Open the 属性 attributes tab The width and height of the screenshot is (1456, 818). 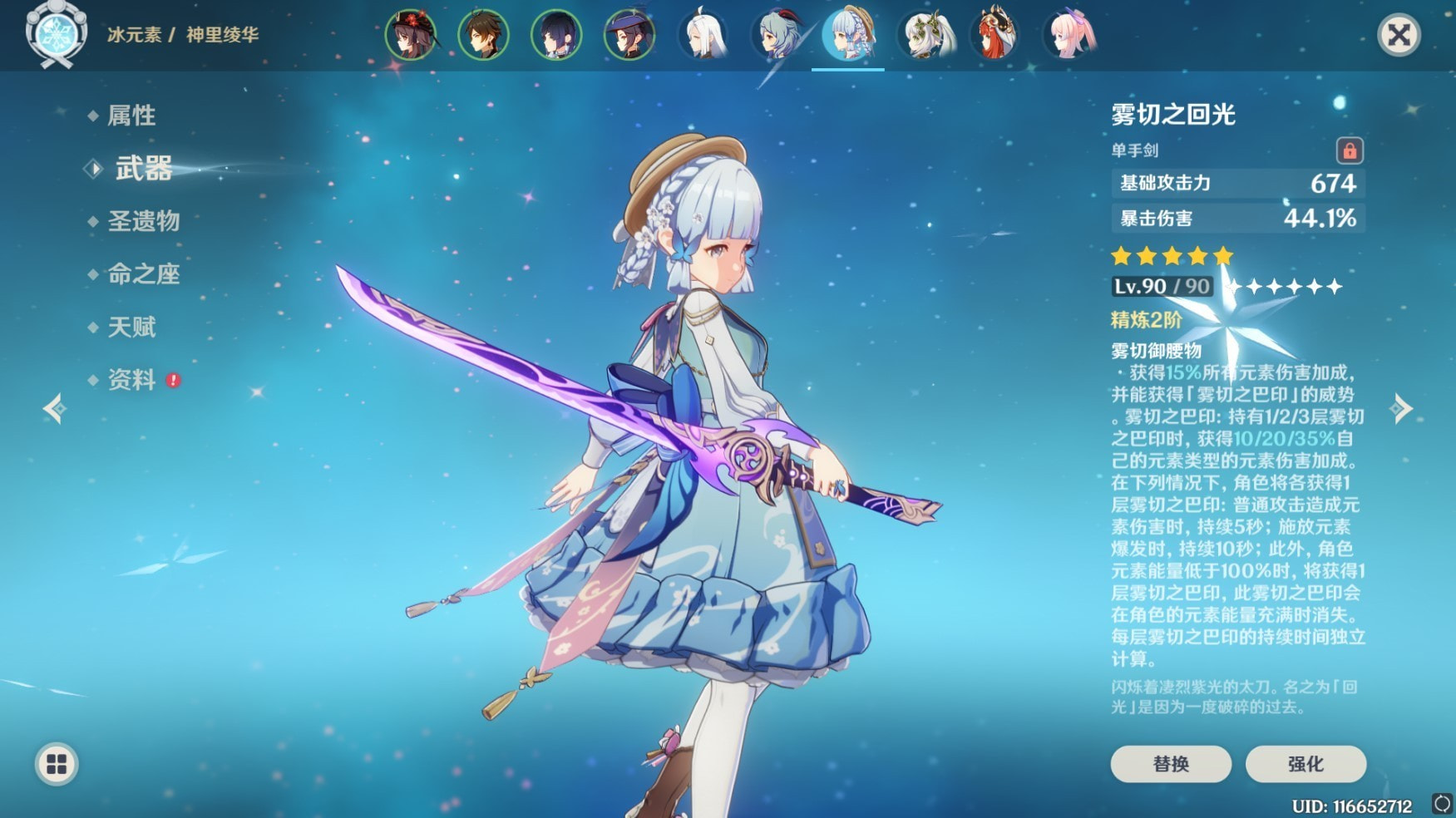point(131,116)
